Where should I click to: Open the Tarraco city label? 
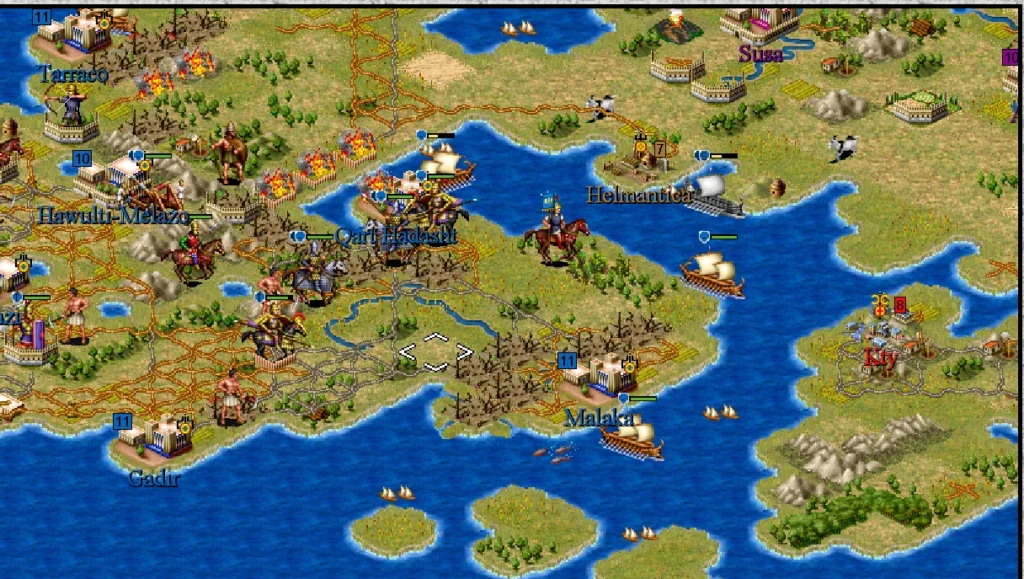click(73, 74)
